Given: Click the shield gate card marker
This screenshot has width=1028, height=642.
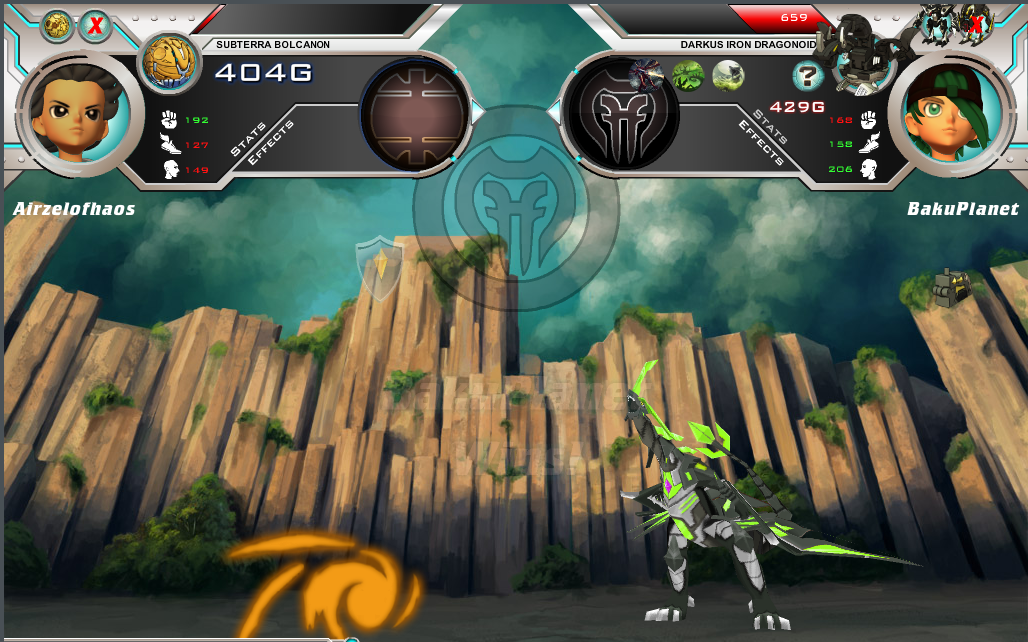Looking at the screenshot, I should point(380,267).
